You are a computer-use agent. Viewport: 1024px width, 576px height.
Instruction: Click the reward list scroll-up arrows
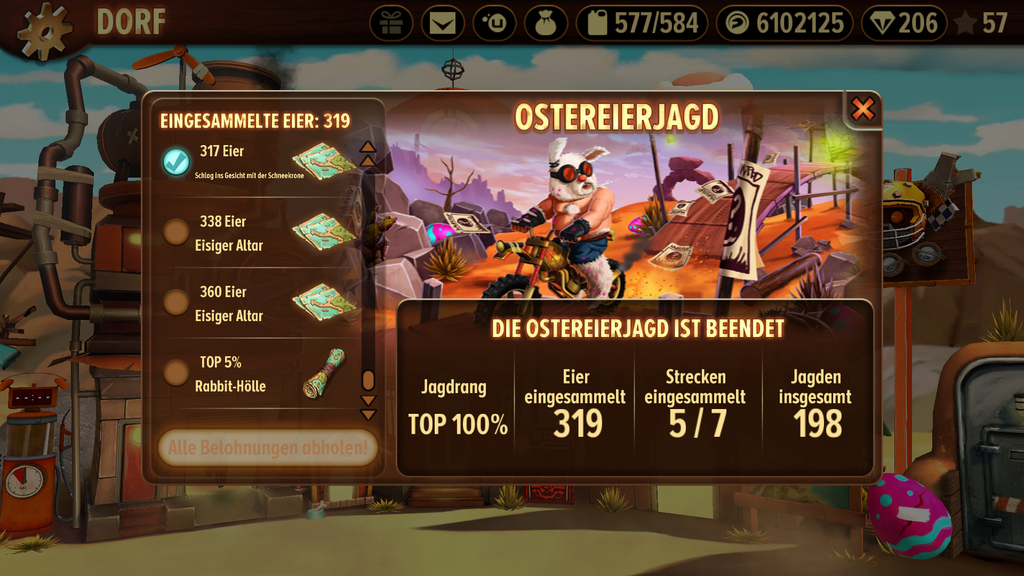tap(368, 153)
